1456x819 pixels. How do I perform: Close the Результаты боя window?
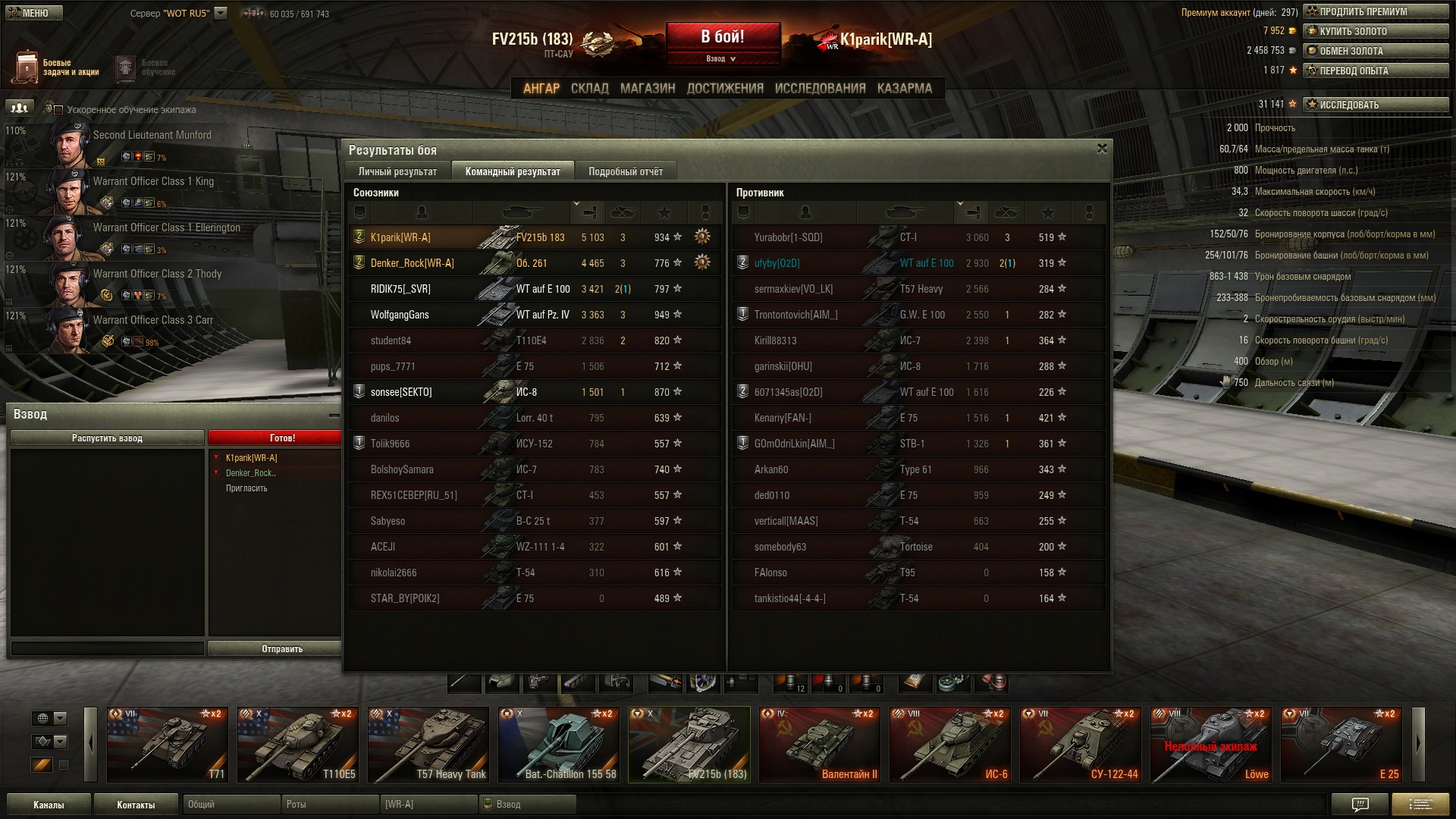(x=1102, y=149)
